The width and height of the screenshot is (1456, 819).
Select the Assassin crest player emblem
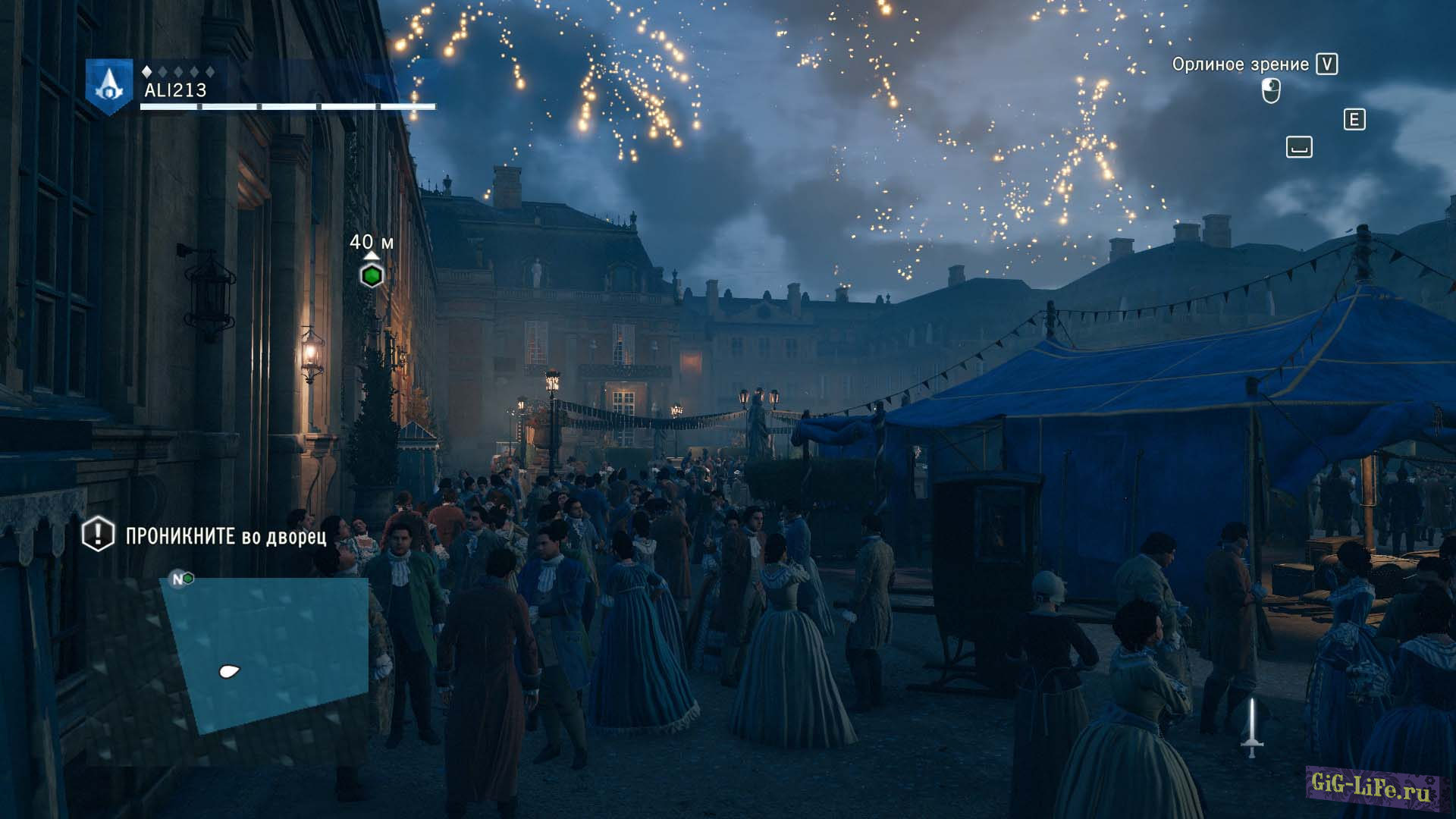[x=109, y=86]
